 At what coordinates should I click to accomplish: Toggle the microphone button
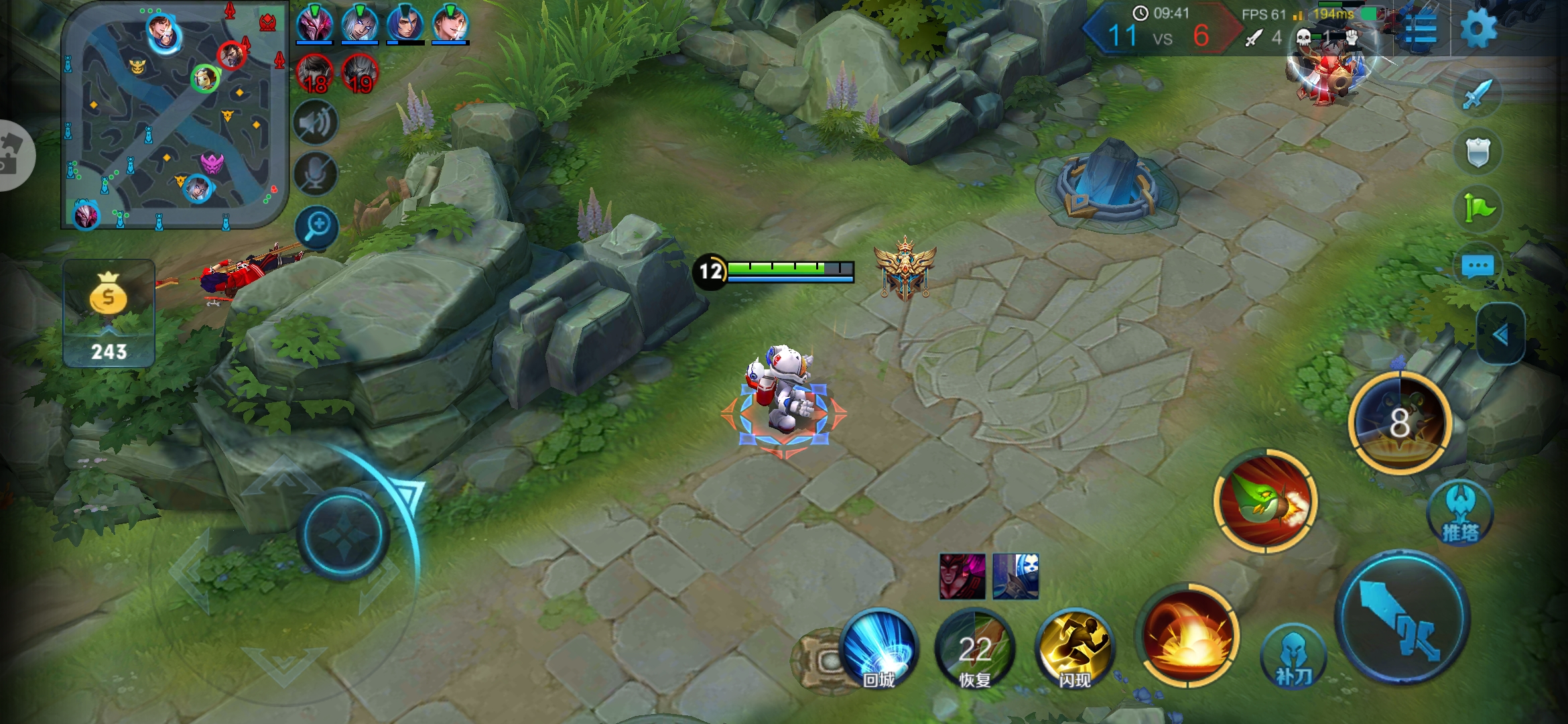click(316, 174)
